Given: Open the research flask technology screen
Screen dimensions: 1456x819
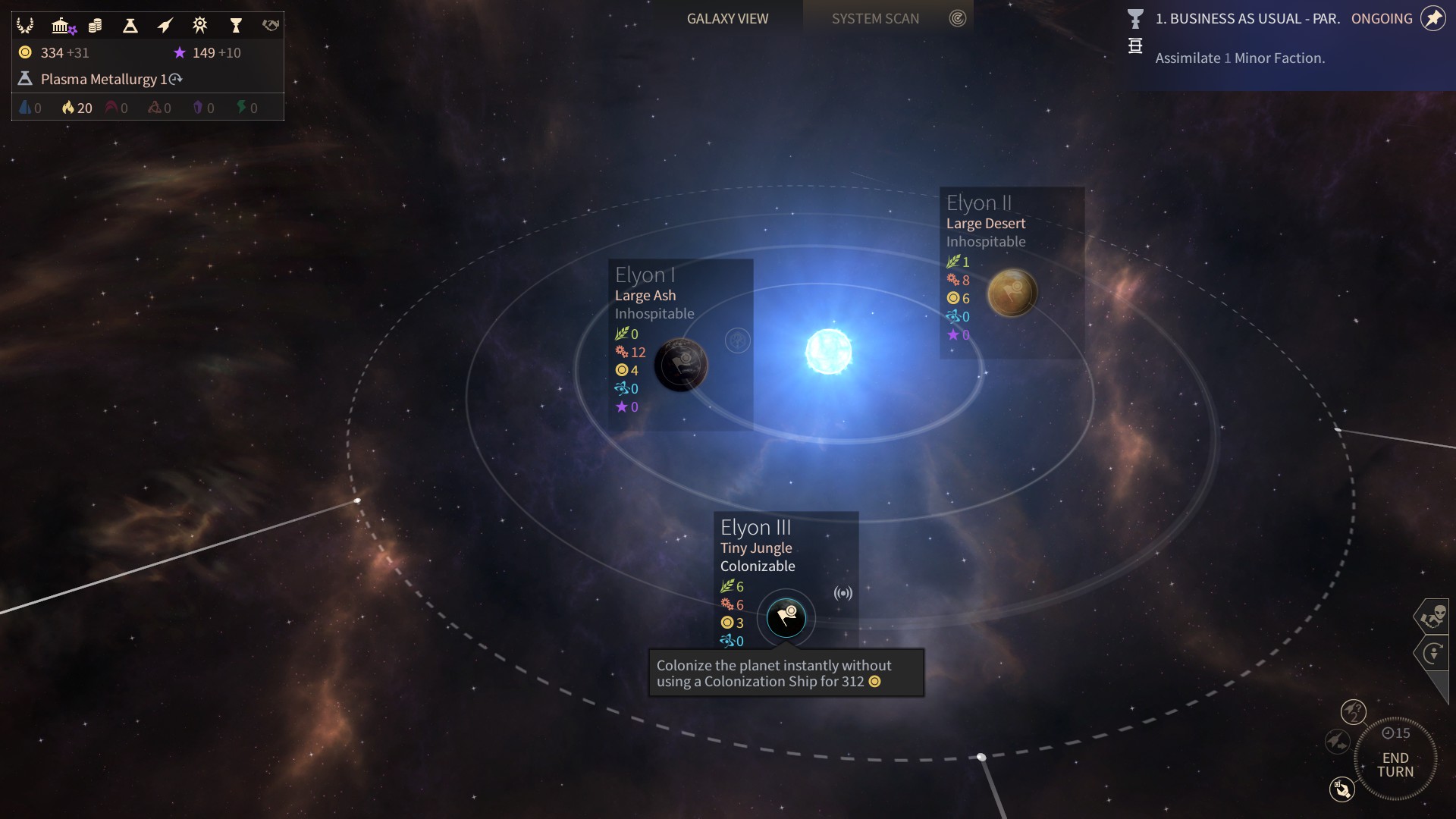Looking at the screenshot, I should [x=130, y=26].
